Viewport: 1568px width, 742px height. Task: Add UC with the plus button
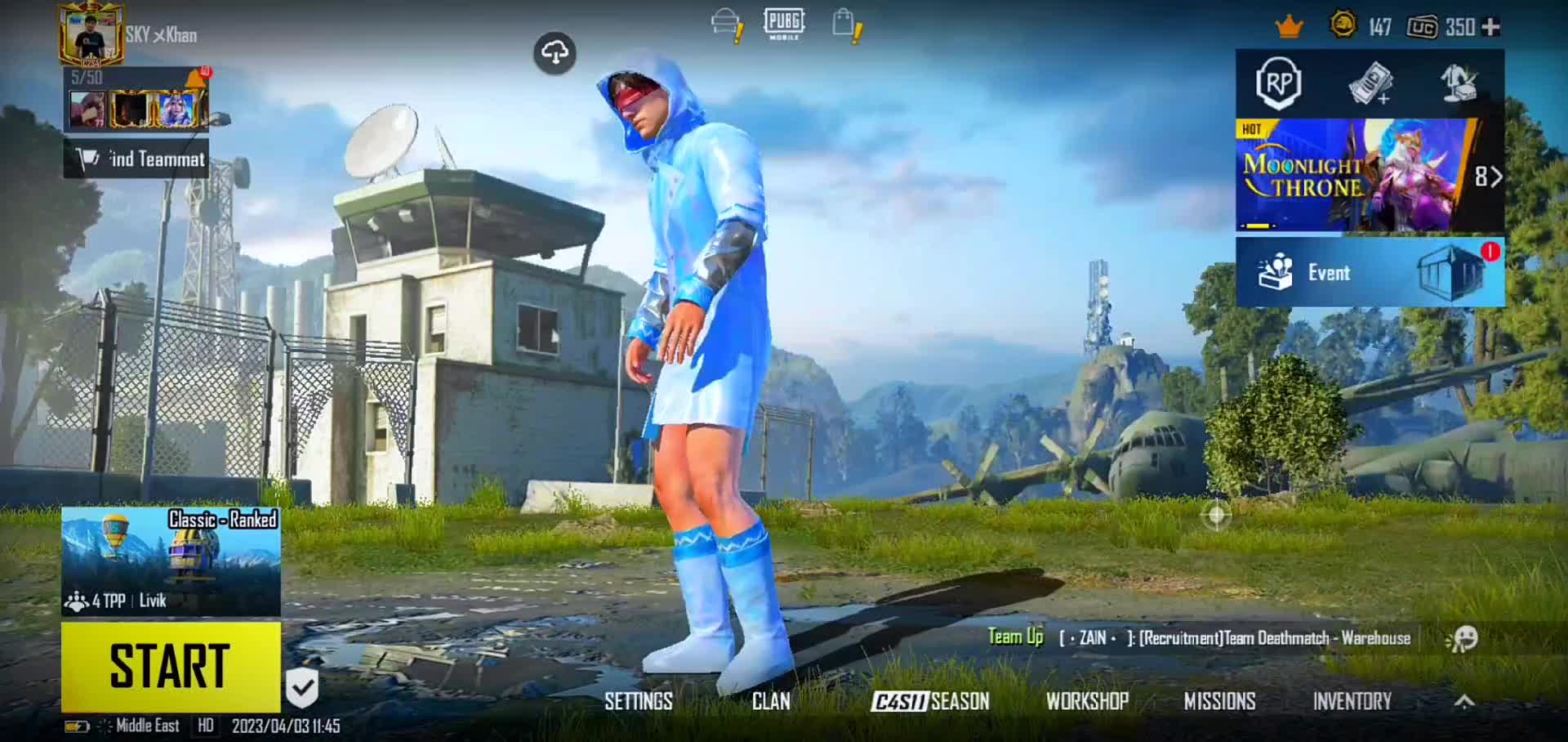[1490, 27]
